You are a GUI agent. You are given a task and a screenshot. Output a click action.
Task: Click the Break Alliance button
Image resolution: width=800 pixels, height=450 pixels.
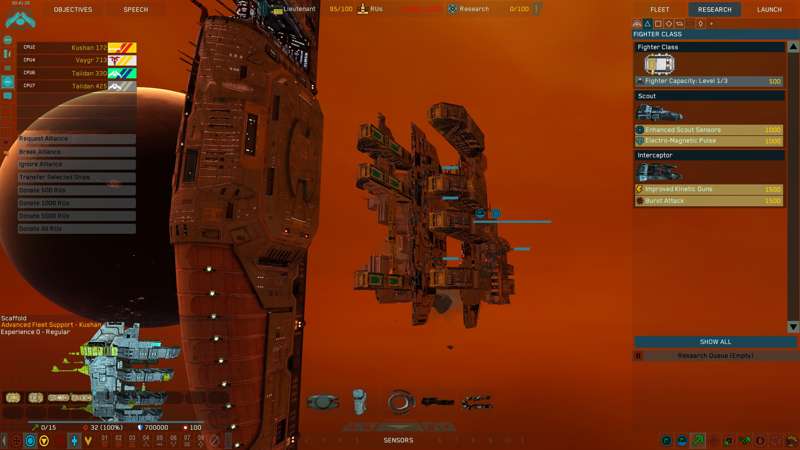(x=76, y=152)
